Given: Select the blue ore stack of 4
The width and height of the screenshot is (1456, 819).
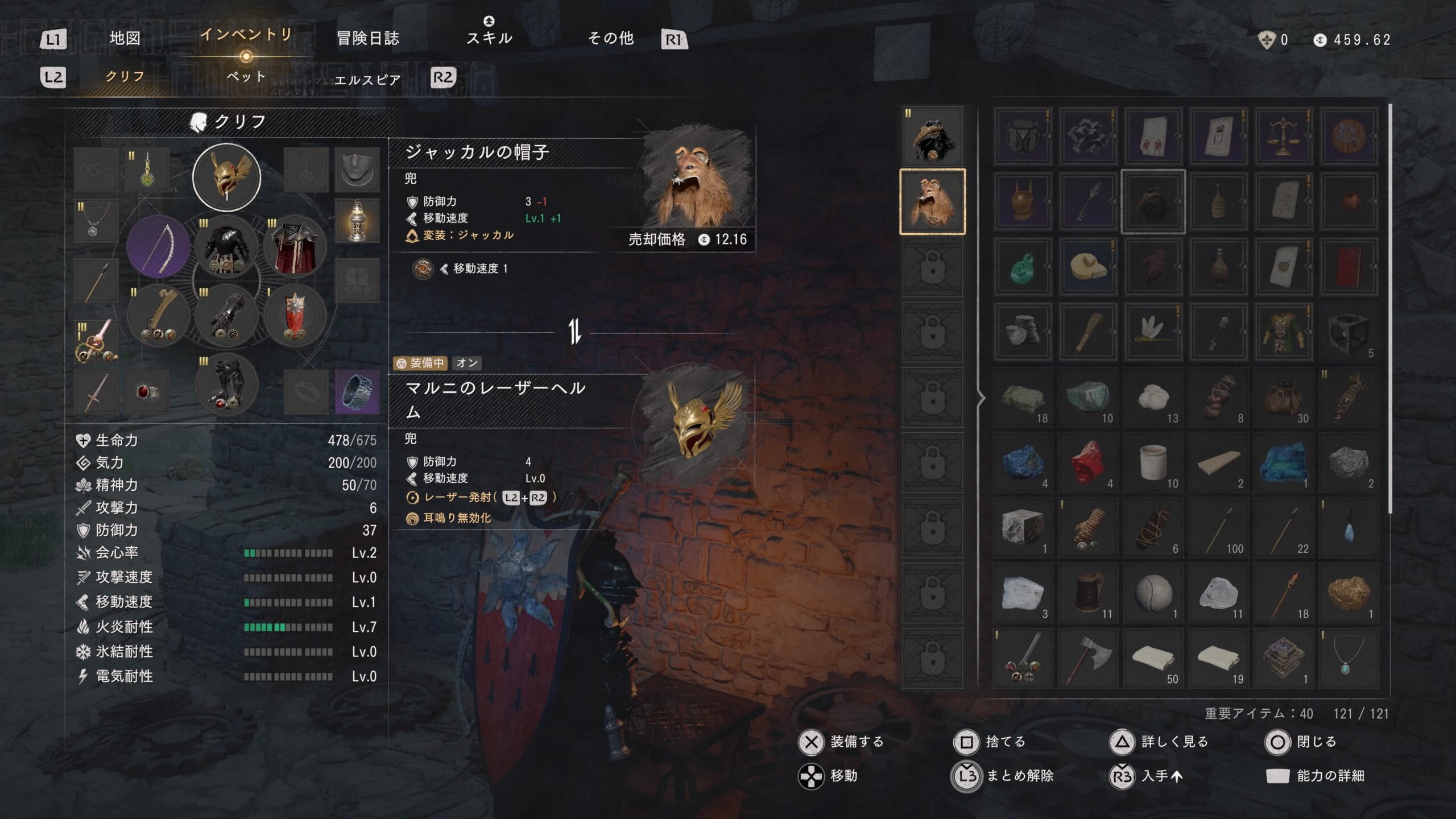Looking at the screenshot, I should (1023, 462).
